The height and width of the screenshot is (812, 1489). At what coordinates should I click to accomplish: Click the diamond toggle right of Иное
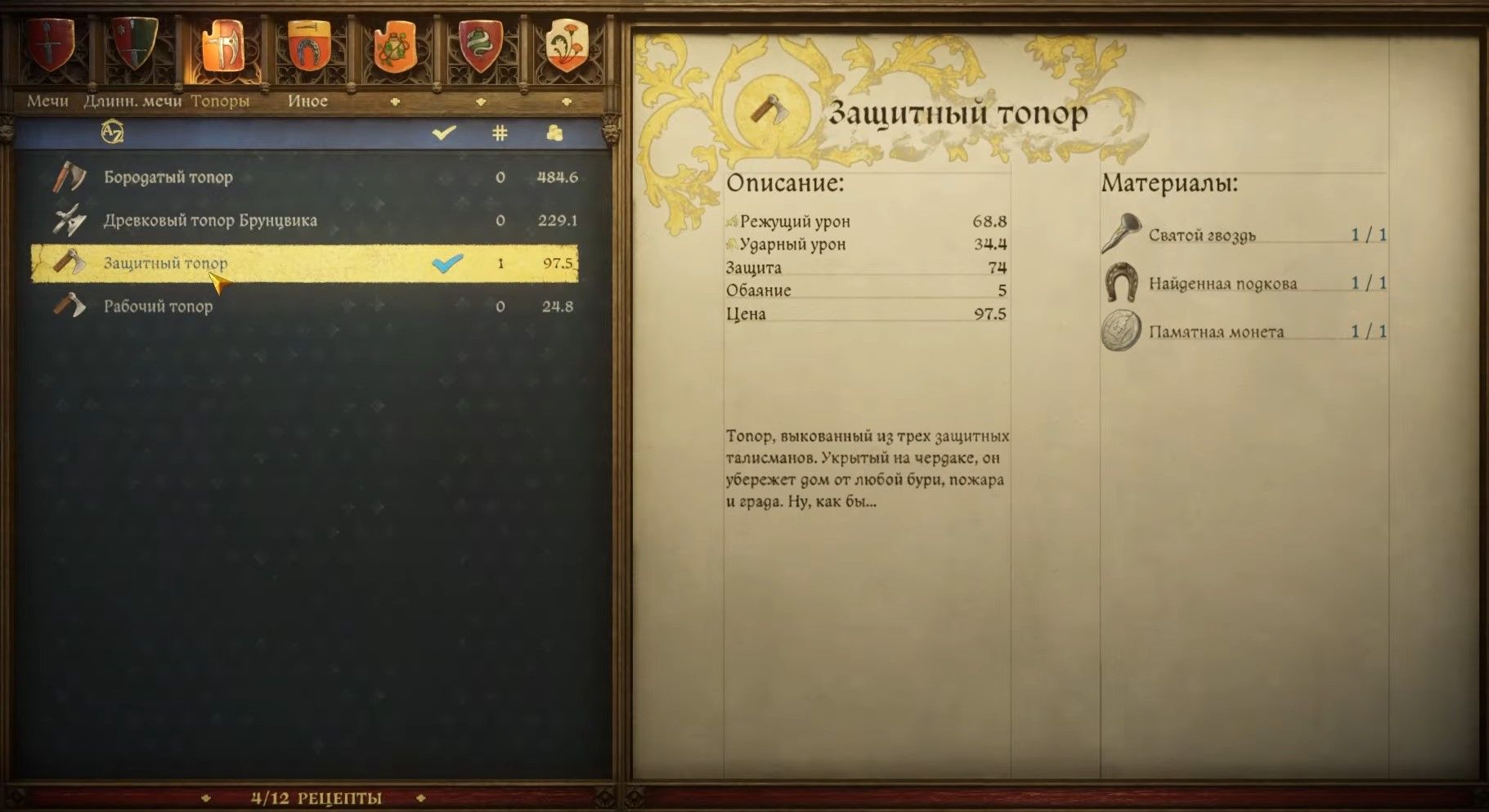pos(396,101)
